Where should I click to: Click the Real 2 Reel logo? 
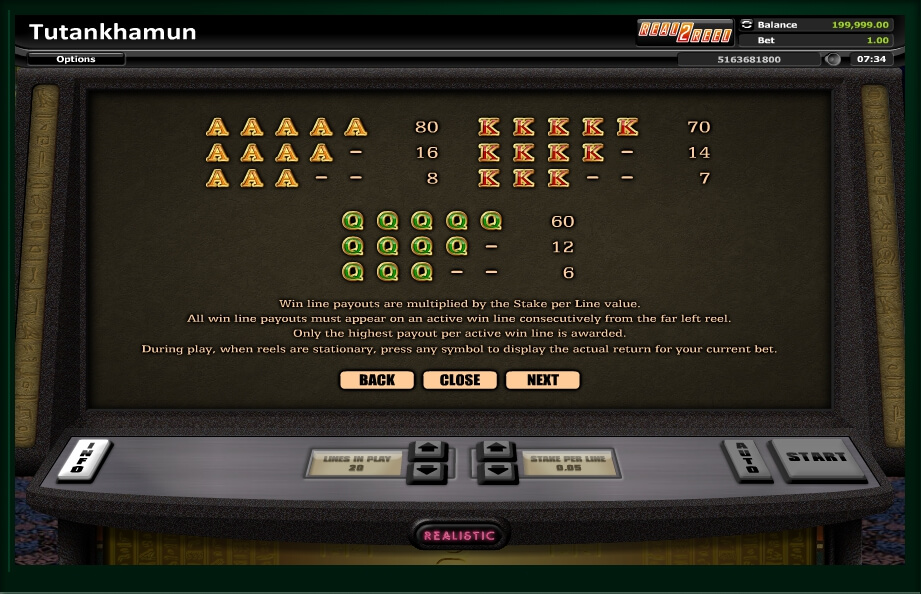(686, 32)
